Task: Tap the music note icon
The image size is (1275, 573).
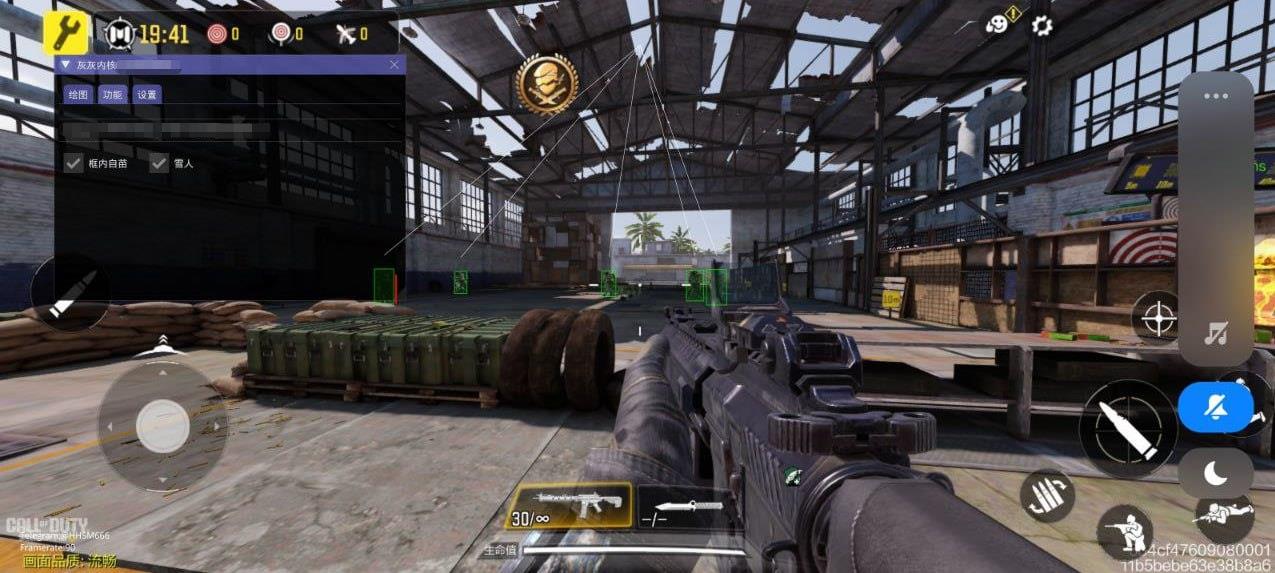Action: (1215, 334)
